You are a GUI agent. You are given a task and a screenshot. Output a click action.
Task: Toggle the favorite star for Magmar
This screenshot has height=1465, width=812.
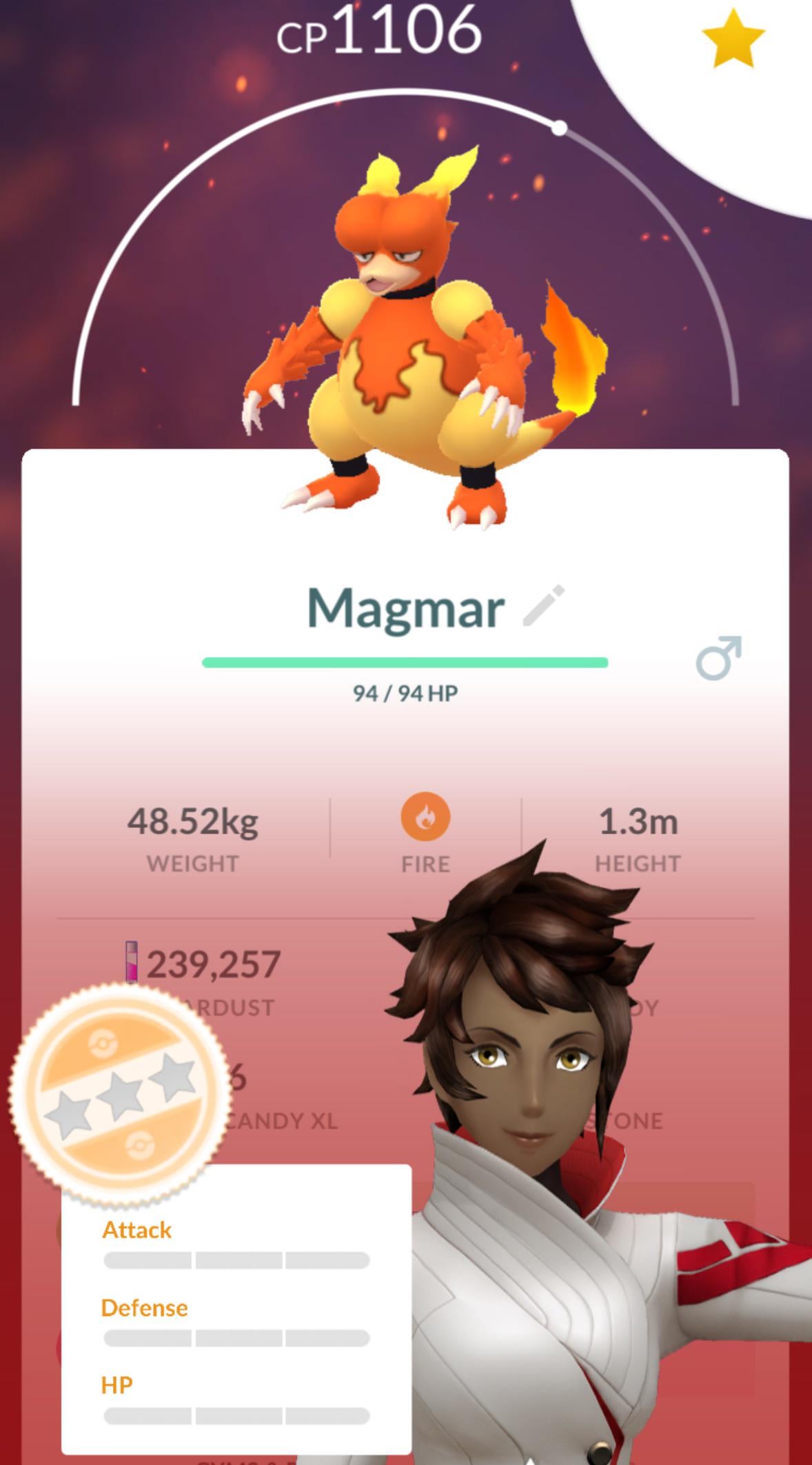click(732, 39)
